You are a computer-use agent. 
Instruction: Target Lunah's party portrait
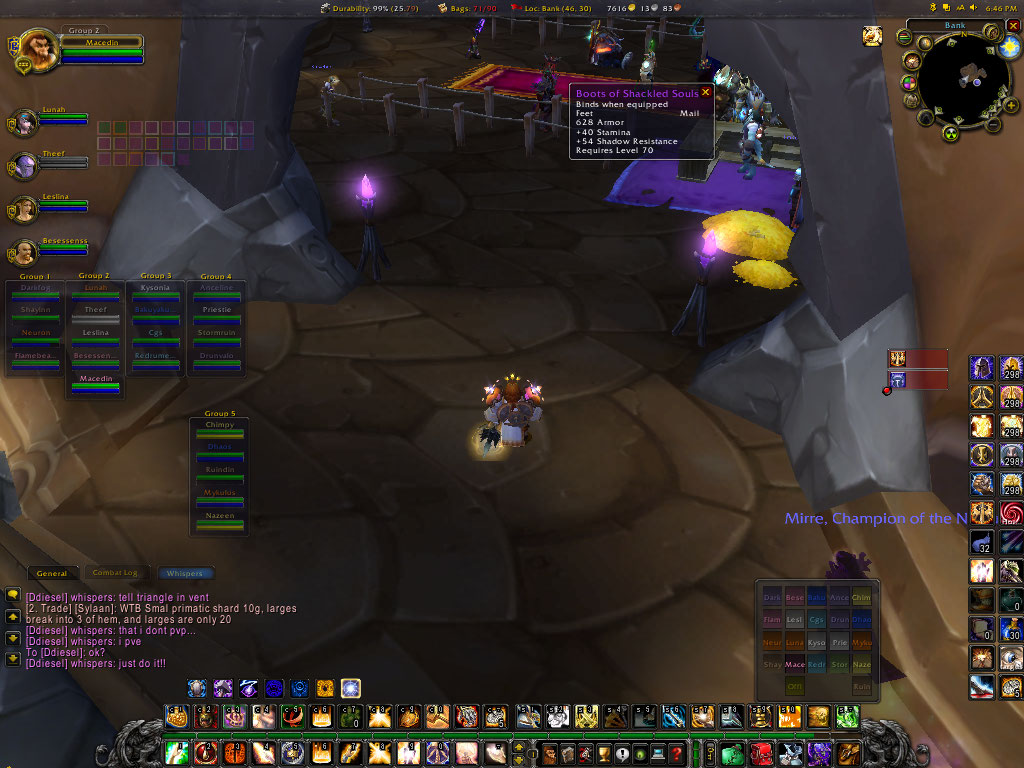point(24,122)
